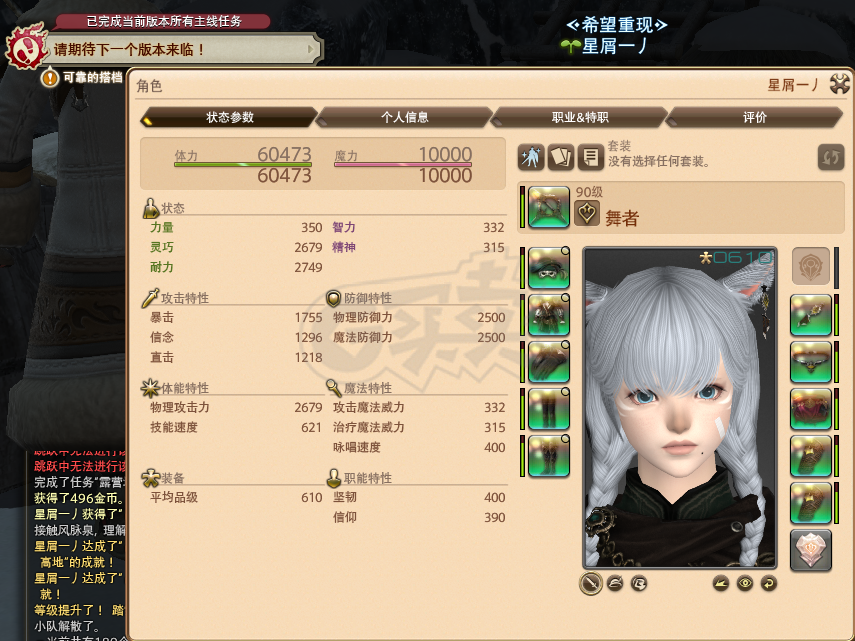Image resolution: width=855 pixels, height=641 pixels.
Task: Open the dancer job stone icon
Action: tap(587, 213)
